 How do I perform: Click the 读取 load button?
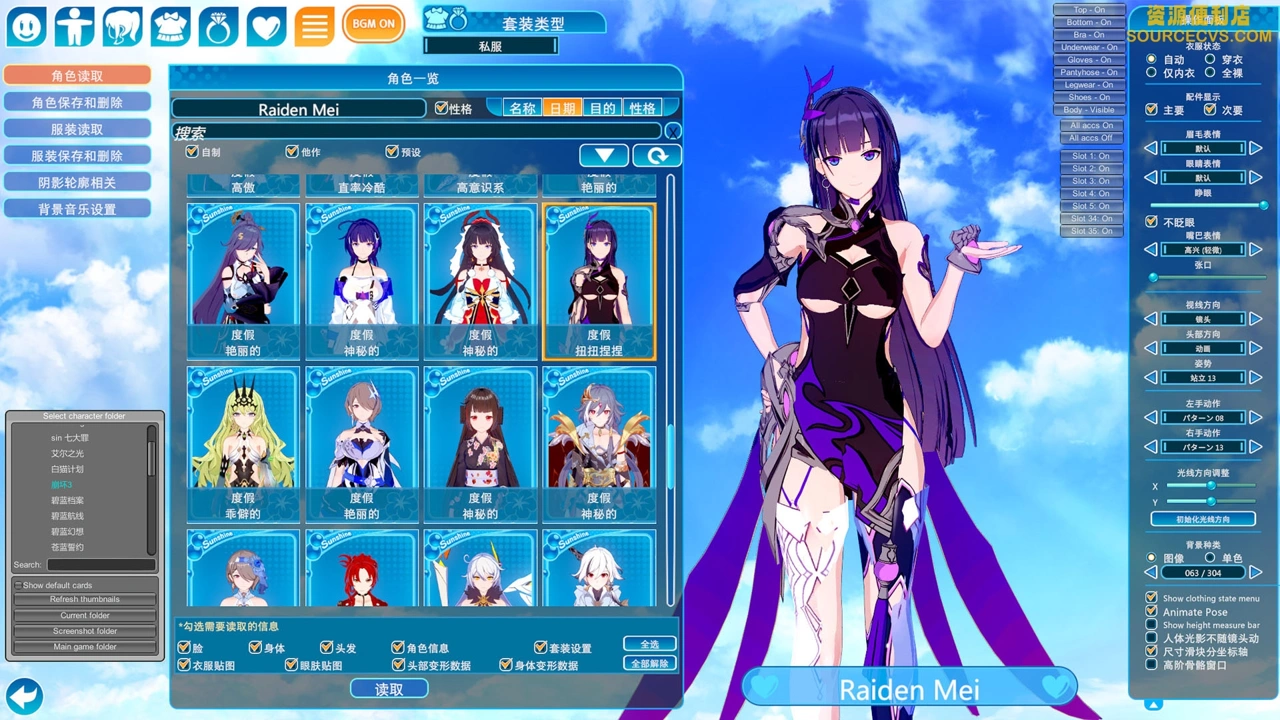389,689
